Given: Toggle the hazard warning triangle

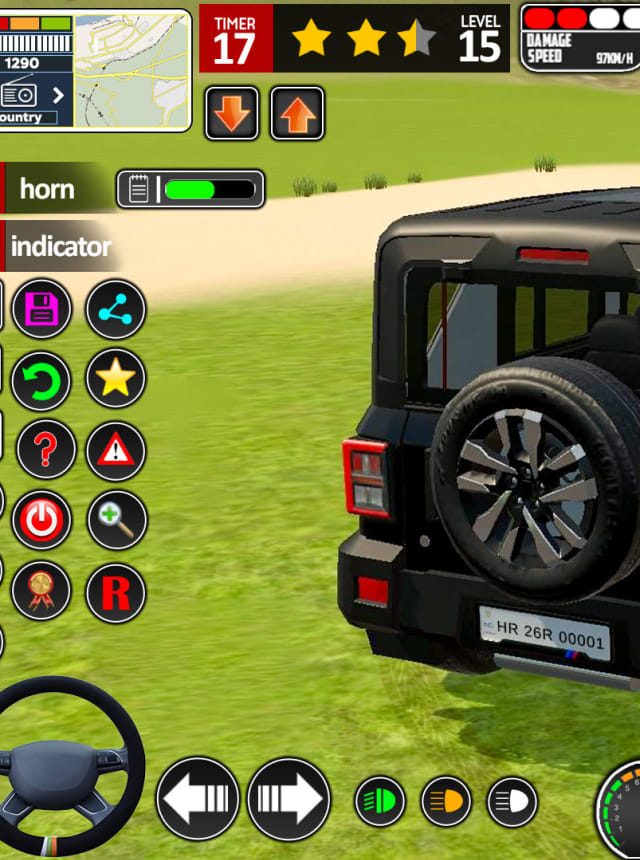Looking at the screenshot, I should (116, 451).
